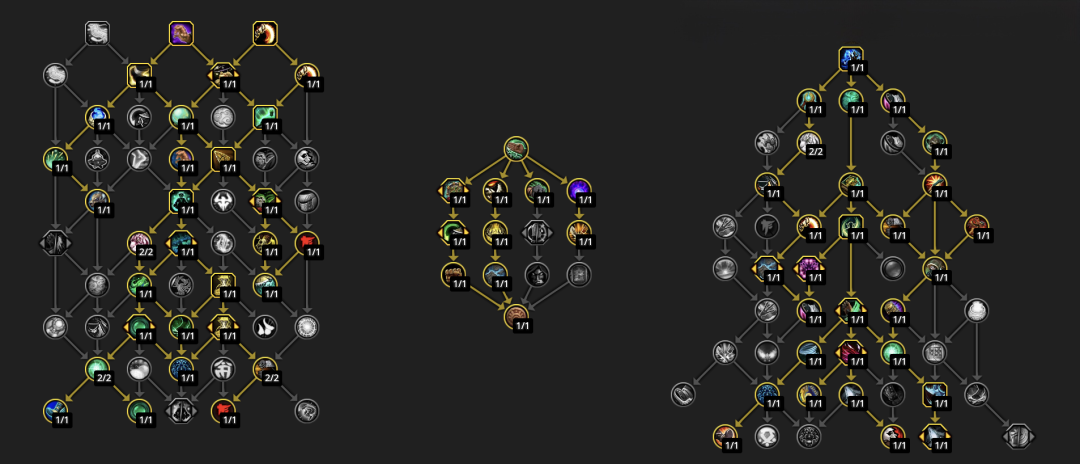Select the hero tree's top root node
This screenshot has width=1080, height=464.
tap(516, 149)
